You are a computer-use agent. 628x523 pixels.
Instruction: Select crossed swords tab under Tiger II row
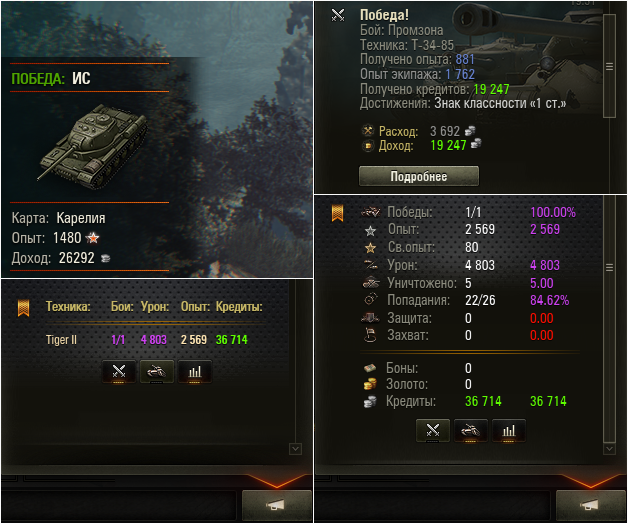119,372
